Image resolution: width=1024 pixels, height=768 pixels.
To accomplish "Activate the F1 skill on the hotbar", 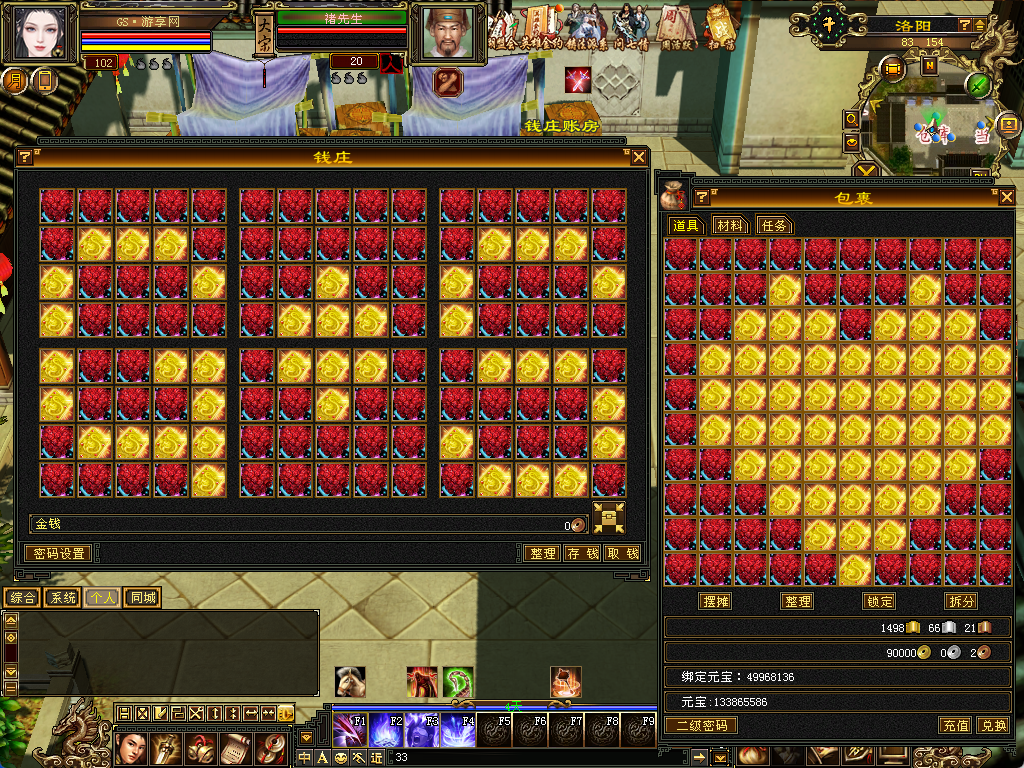I will tap(350, 730).
